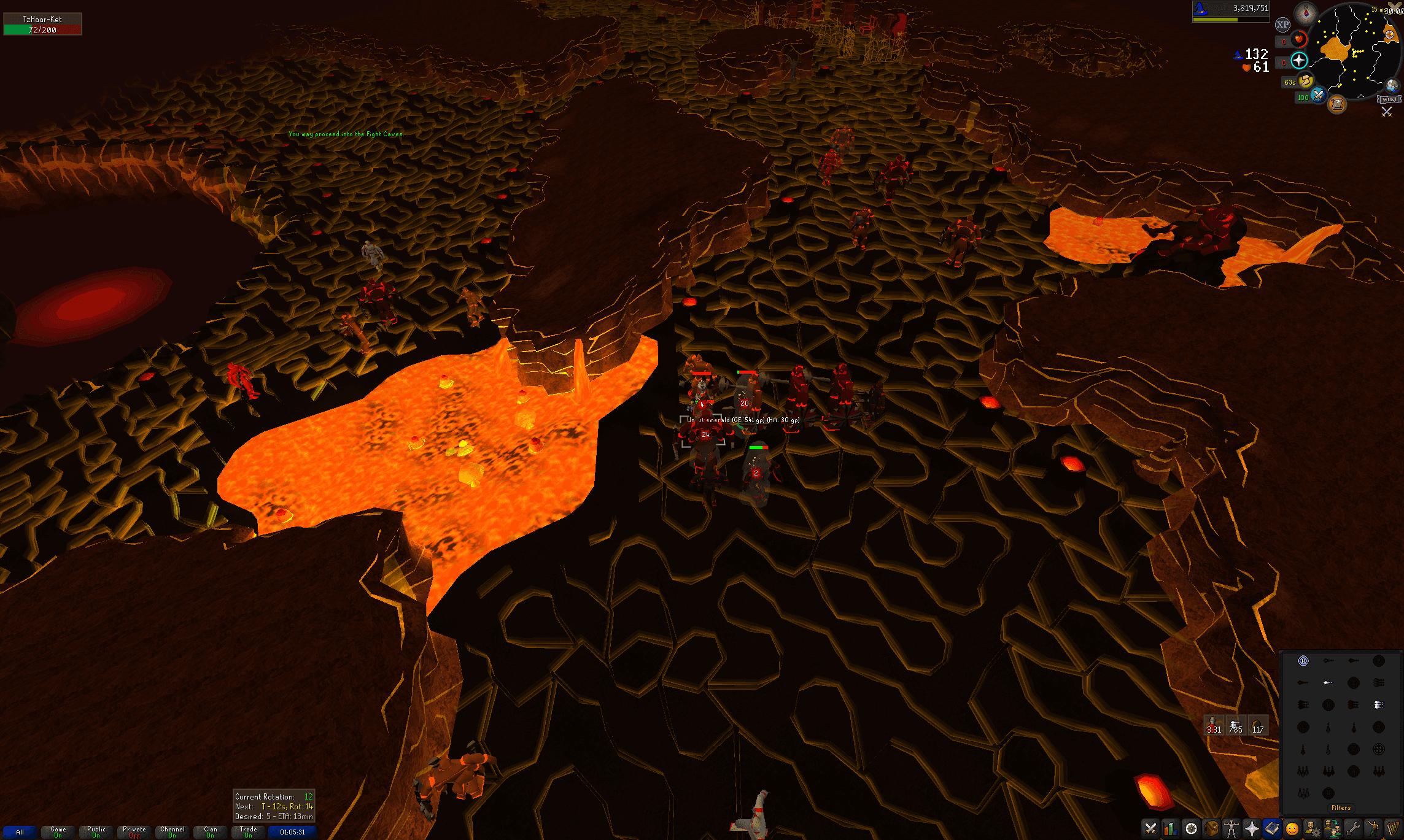Click the compass to face north

coord(1305,12)
